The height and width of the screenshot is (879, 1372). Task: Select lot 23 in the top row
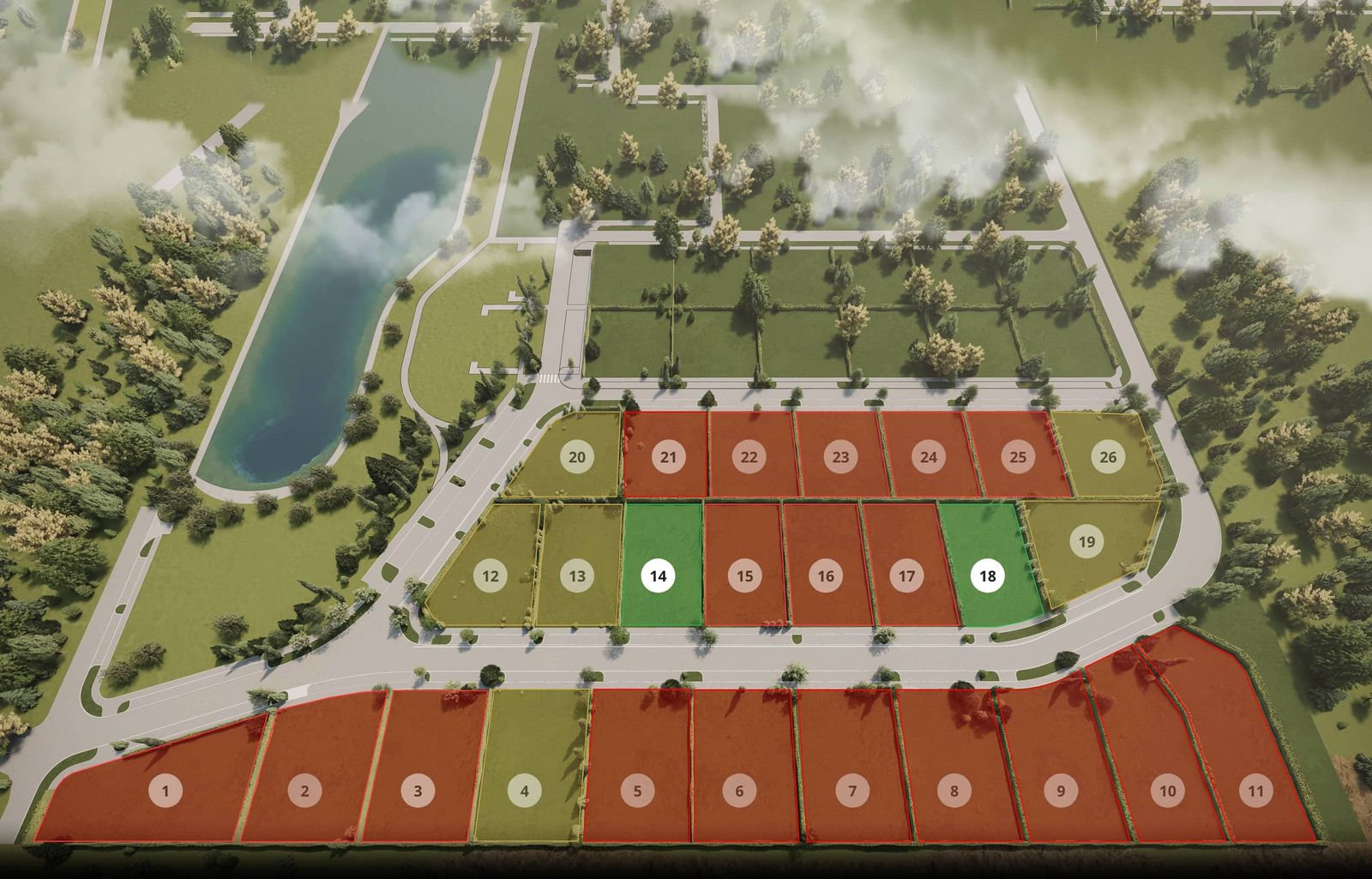click(x=840, y=457)
